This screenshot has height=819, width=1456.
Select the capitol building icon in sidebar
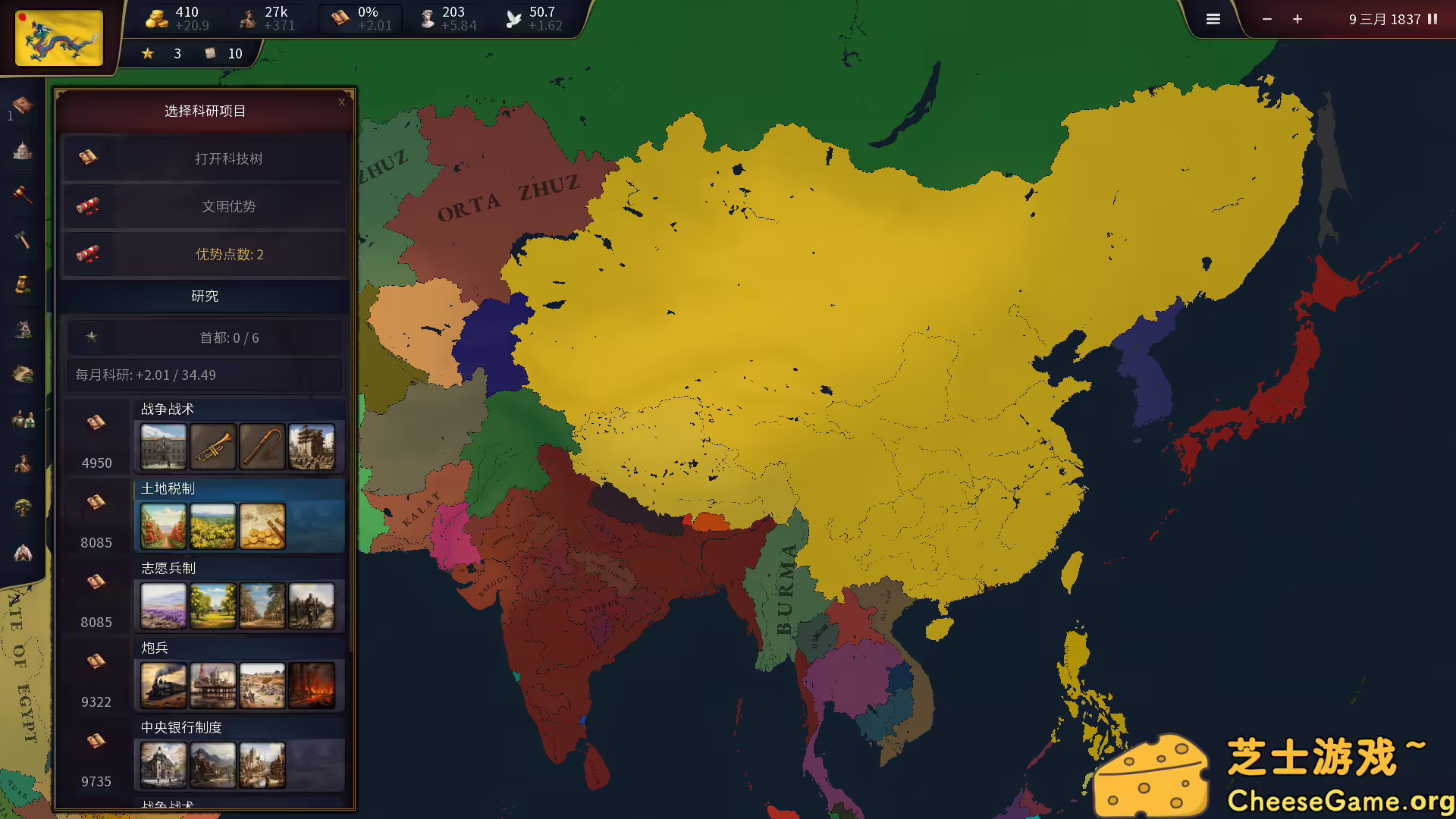click(x=22, y=151)
